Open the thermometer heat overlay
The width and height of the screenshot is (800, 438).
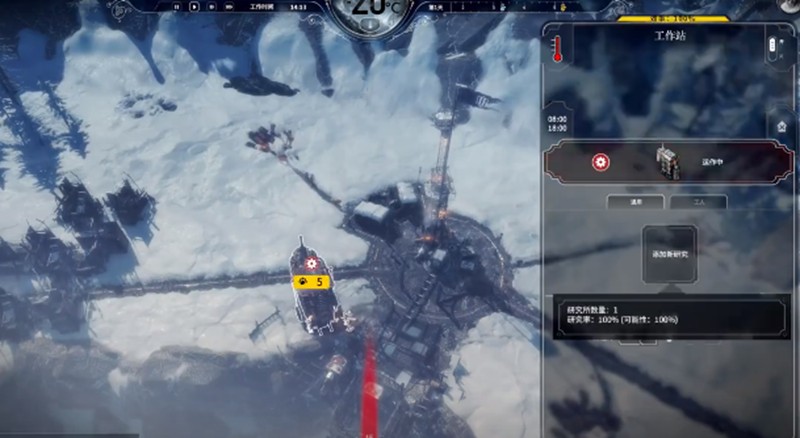[x=556, y=50]
